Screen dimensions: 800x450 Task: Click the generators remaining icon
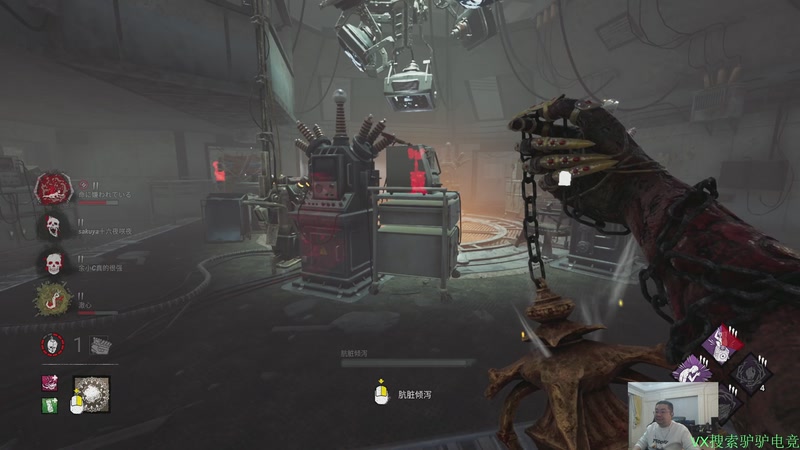pyautogui.click(x=100, y=345)
